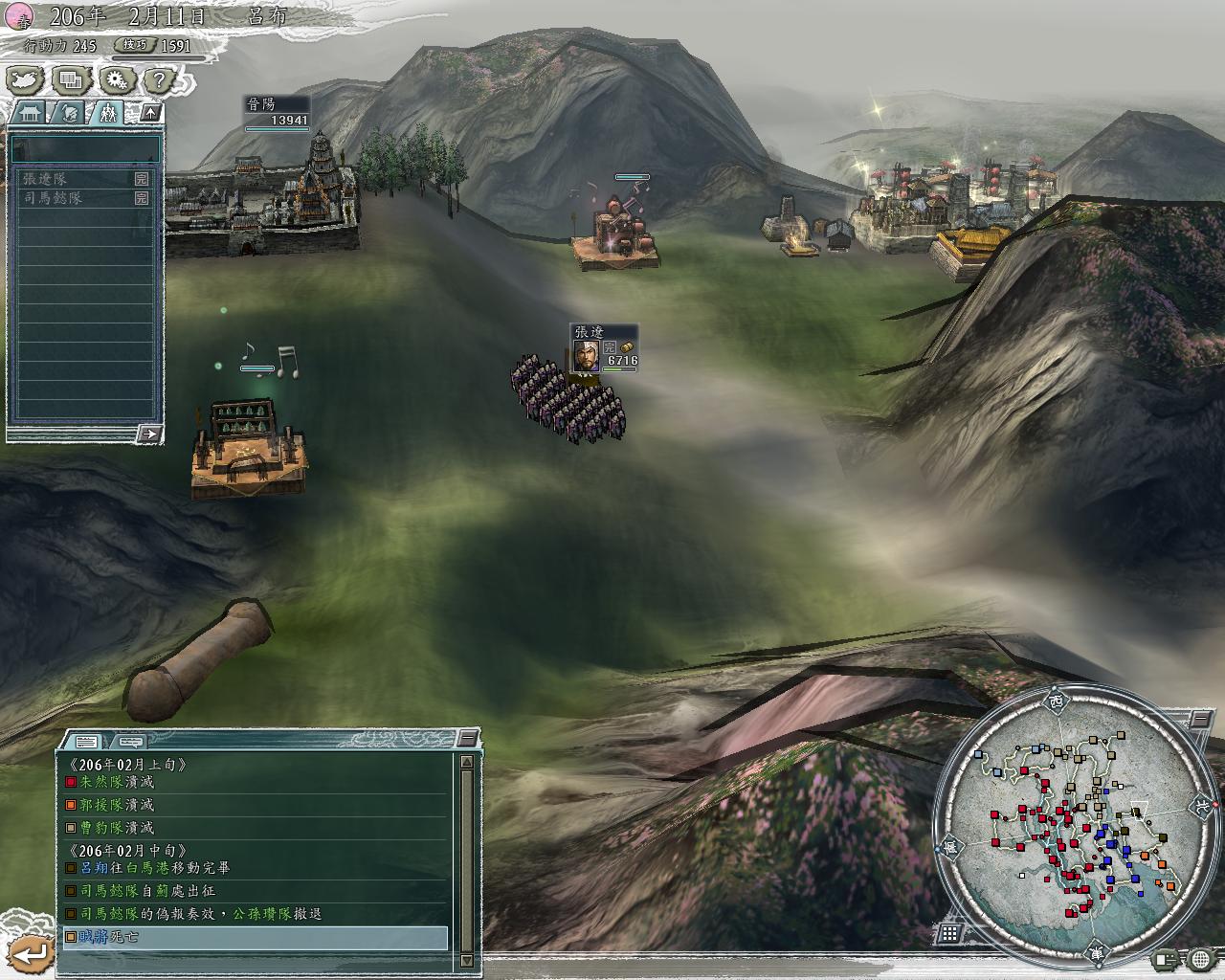Click the orange return arrow button
This screenshot has height=980, width=1225.
30,953
